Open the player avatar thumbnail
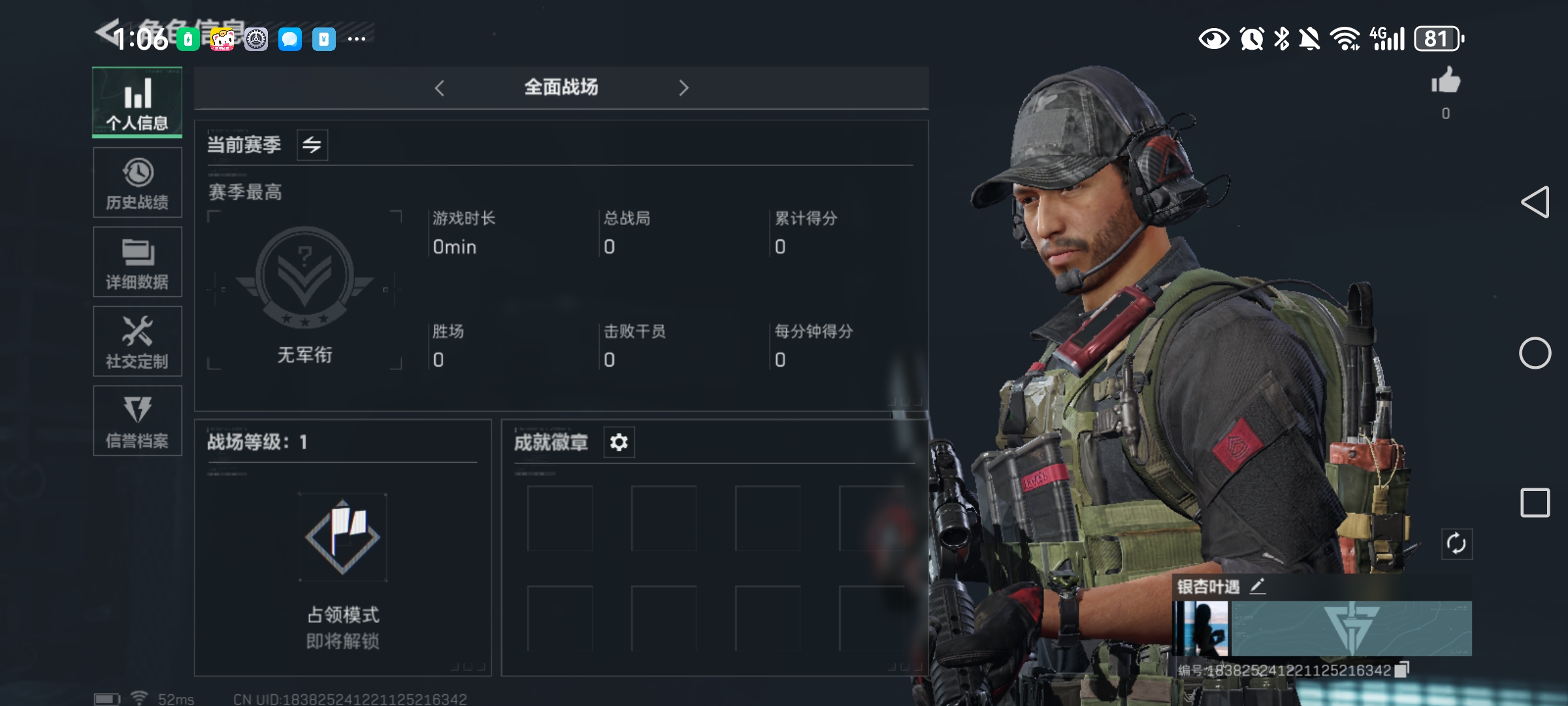Viewport: 1568px width, 706px height. (x=1201, y=629)
